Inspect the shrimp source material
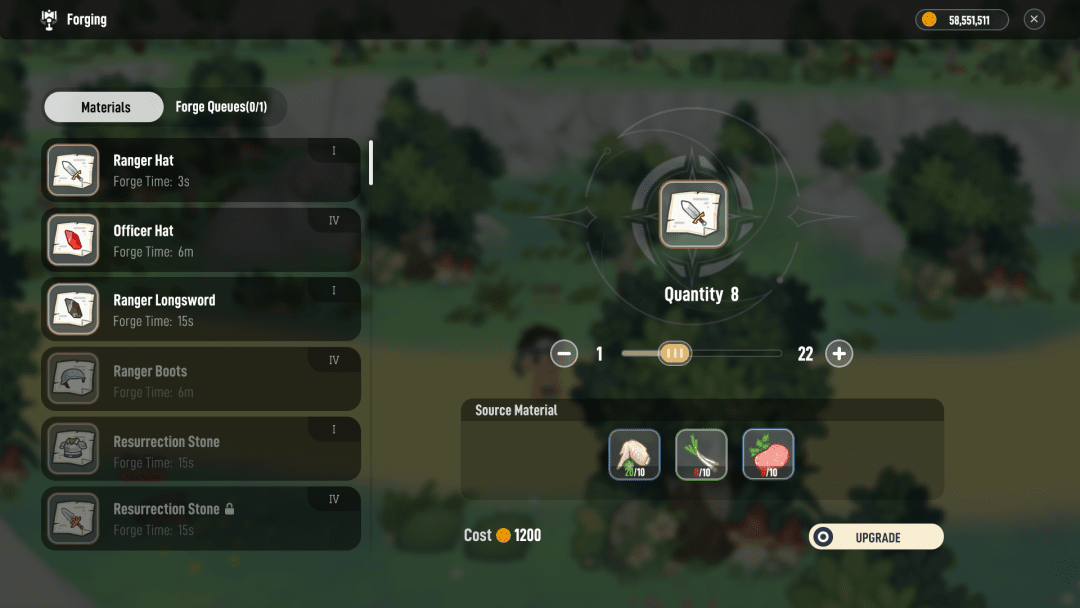 pyautogui.click(x=635, y=455)
